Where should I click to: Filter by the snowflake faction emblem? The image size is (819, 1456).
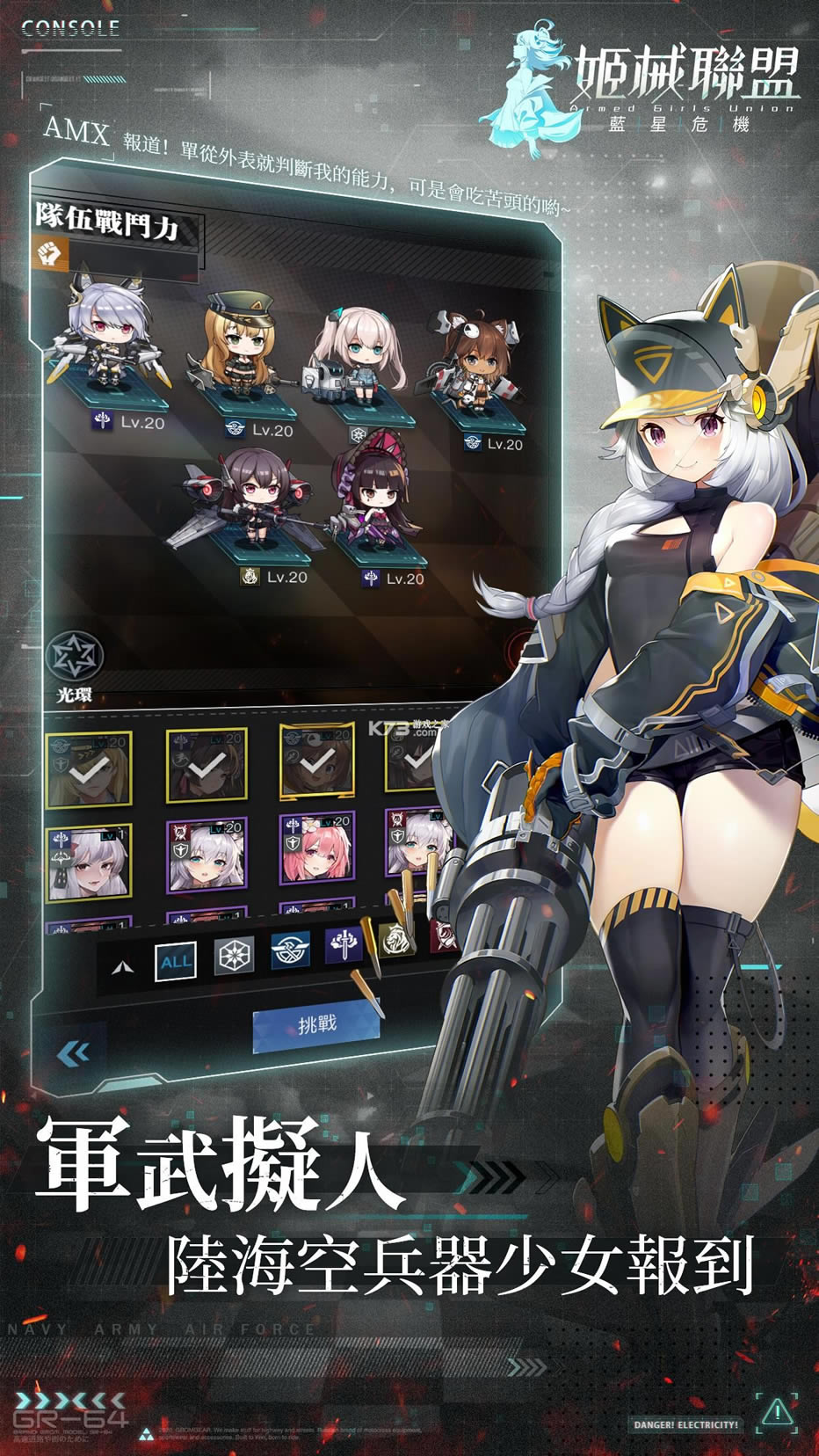(x=234, y=957)
